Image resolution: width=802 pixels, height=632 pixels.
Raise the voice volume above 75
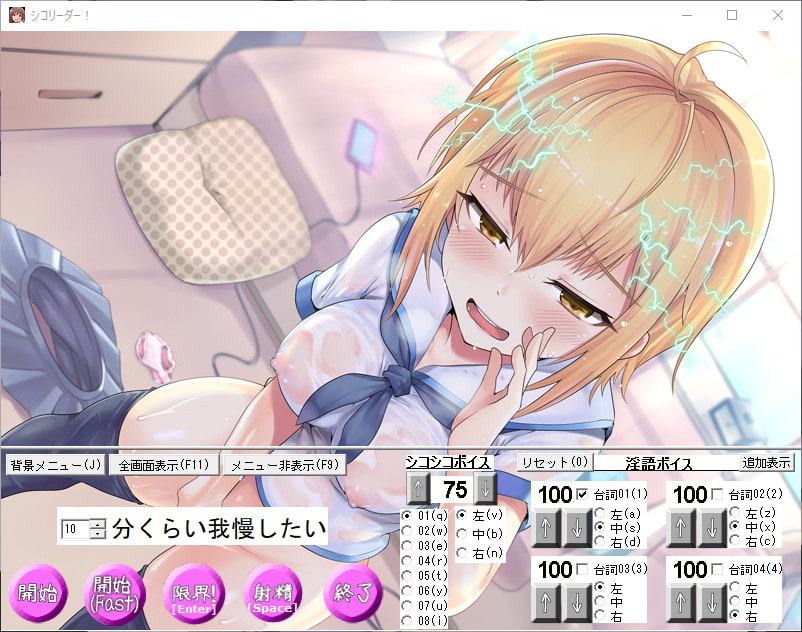(x=418, y=489)
